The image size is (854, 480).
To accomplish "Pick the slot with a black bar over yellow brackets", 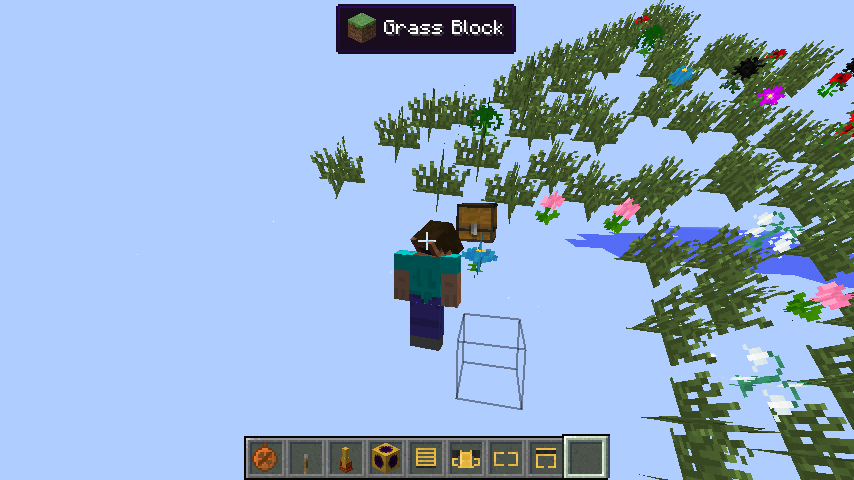I will point(545,459).
